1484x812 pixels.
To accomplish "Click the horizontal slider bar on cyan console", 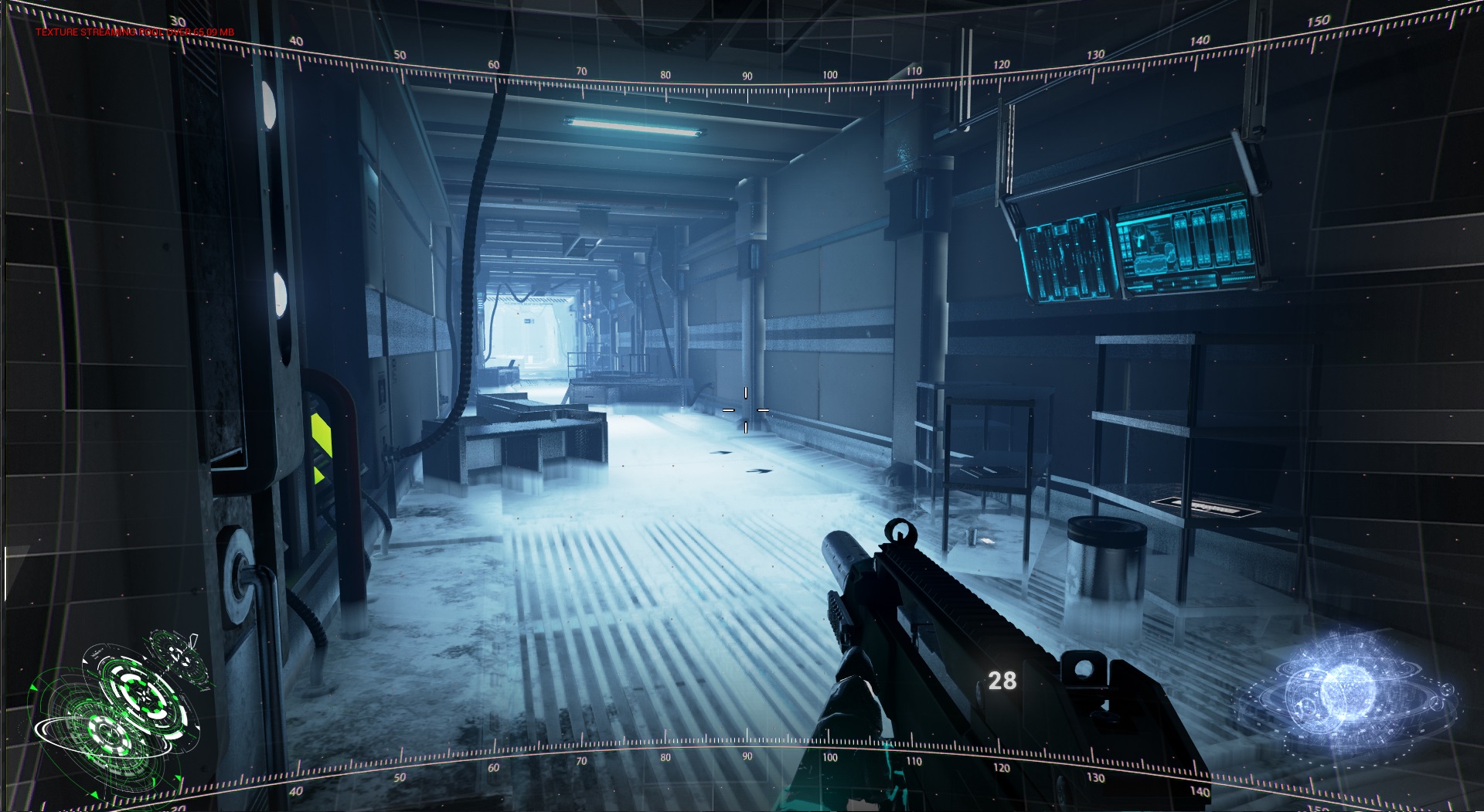I will pyautogui.click(x=1185, y=283).
